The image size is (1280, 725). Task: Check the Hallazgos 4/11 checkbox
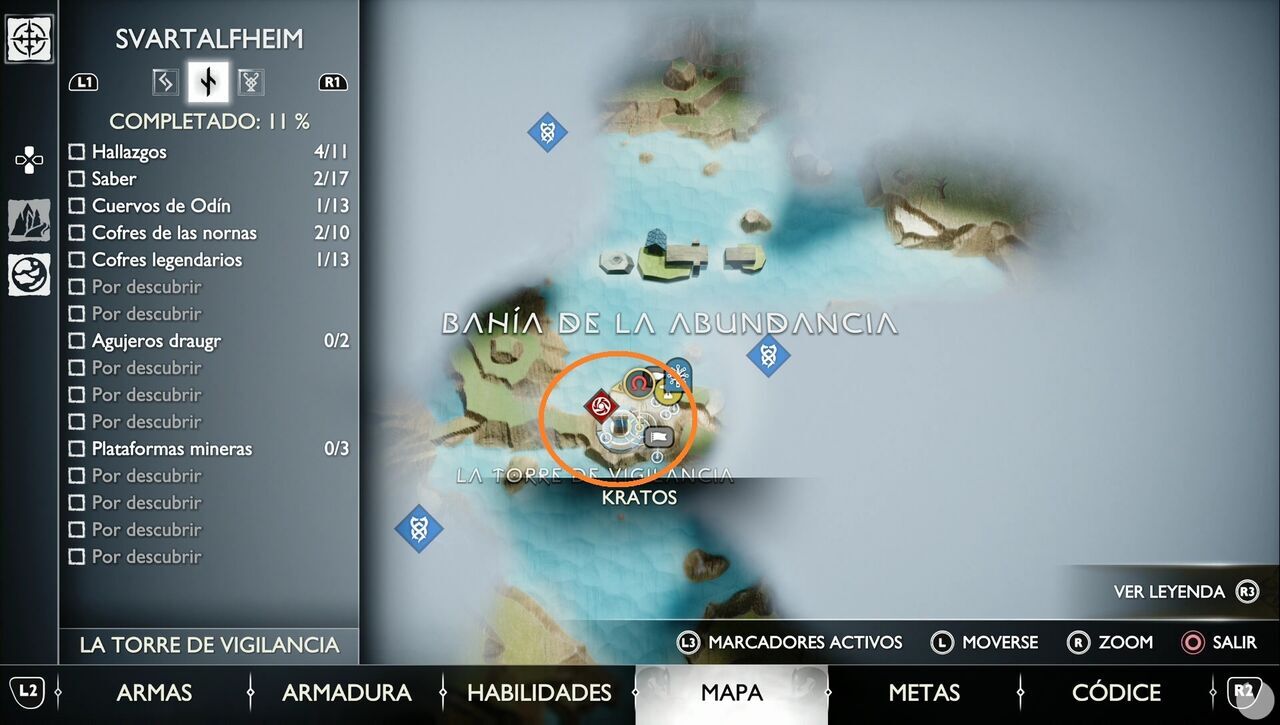[77, 151]
